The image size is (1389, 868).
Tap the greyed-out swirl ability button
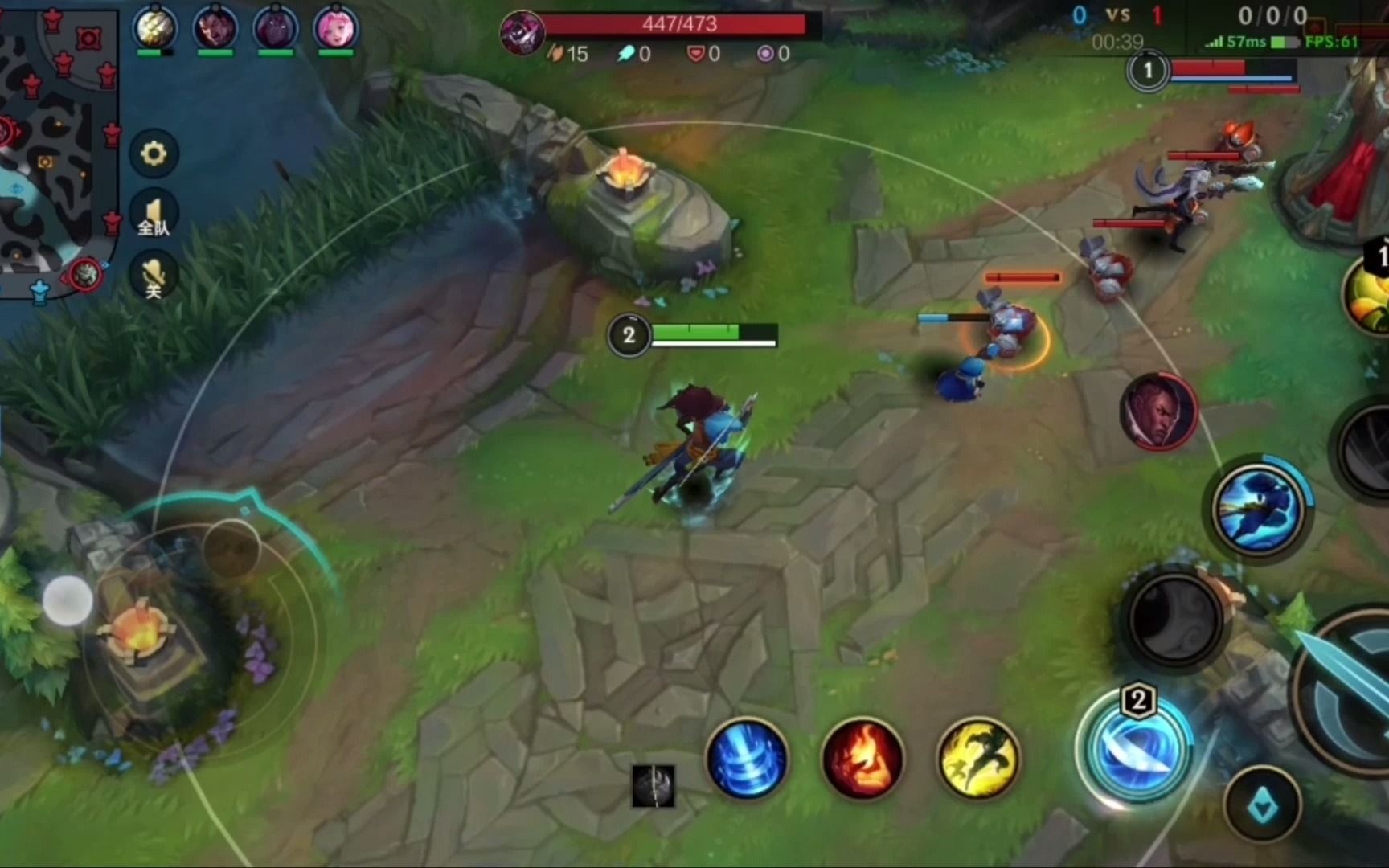point(1174,619)
